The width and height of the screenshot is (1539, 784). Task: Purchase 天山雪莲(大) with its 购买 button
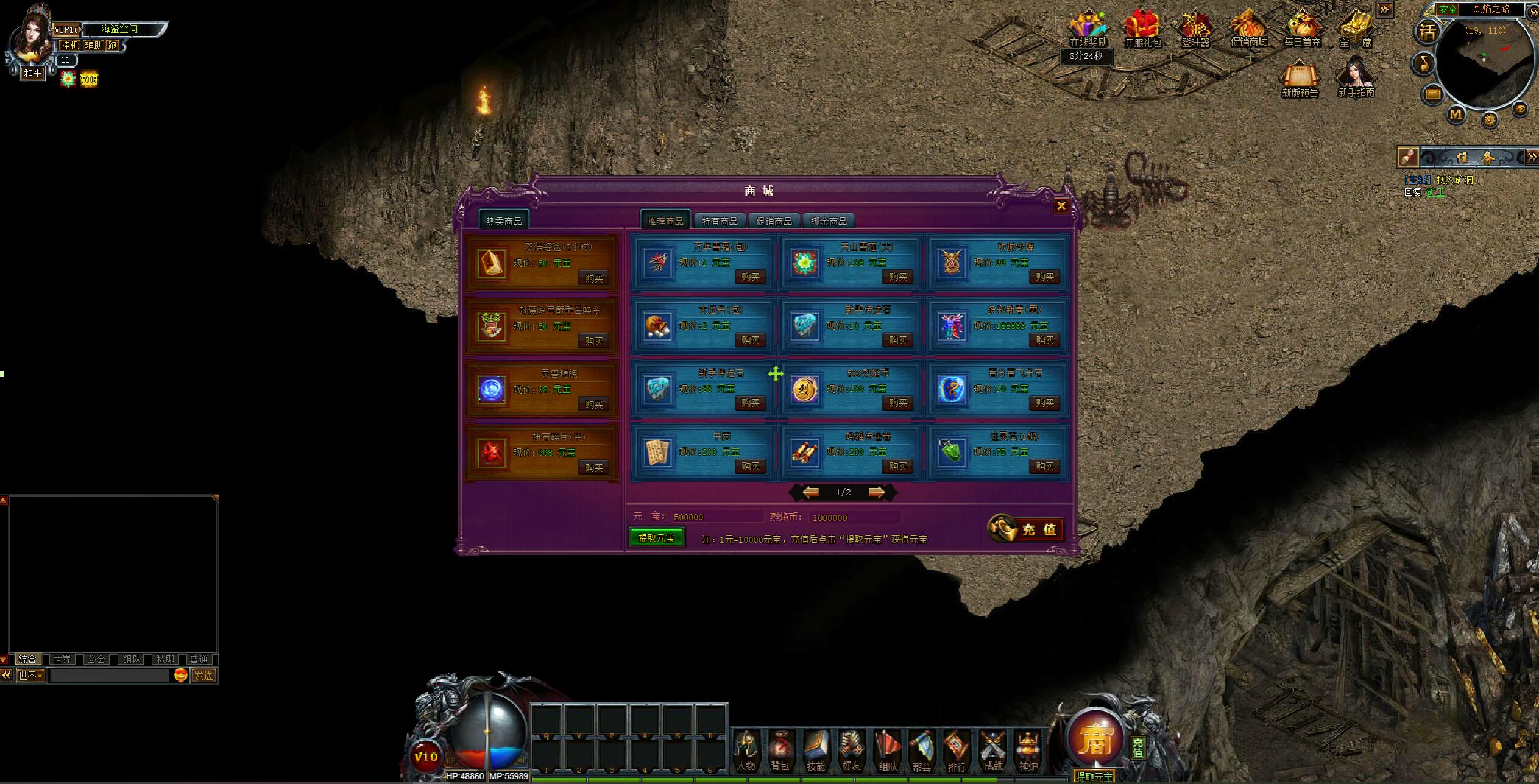point(897,277)
